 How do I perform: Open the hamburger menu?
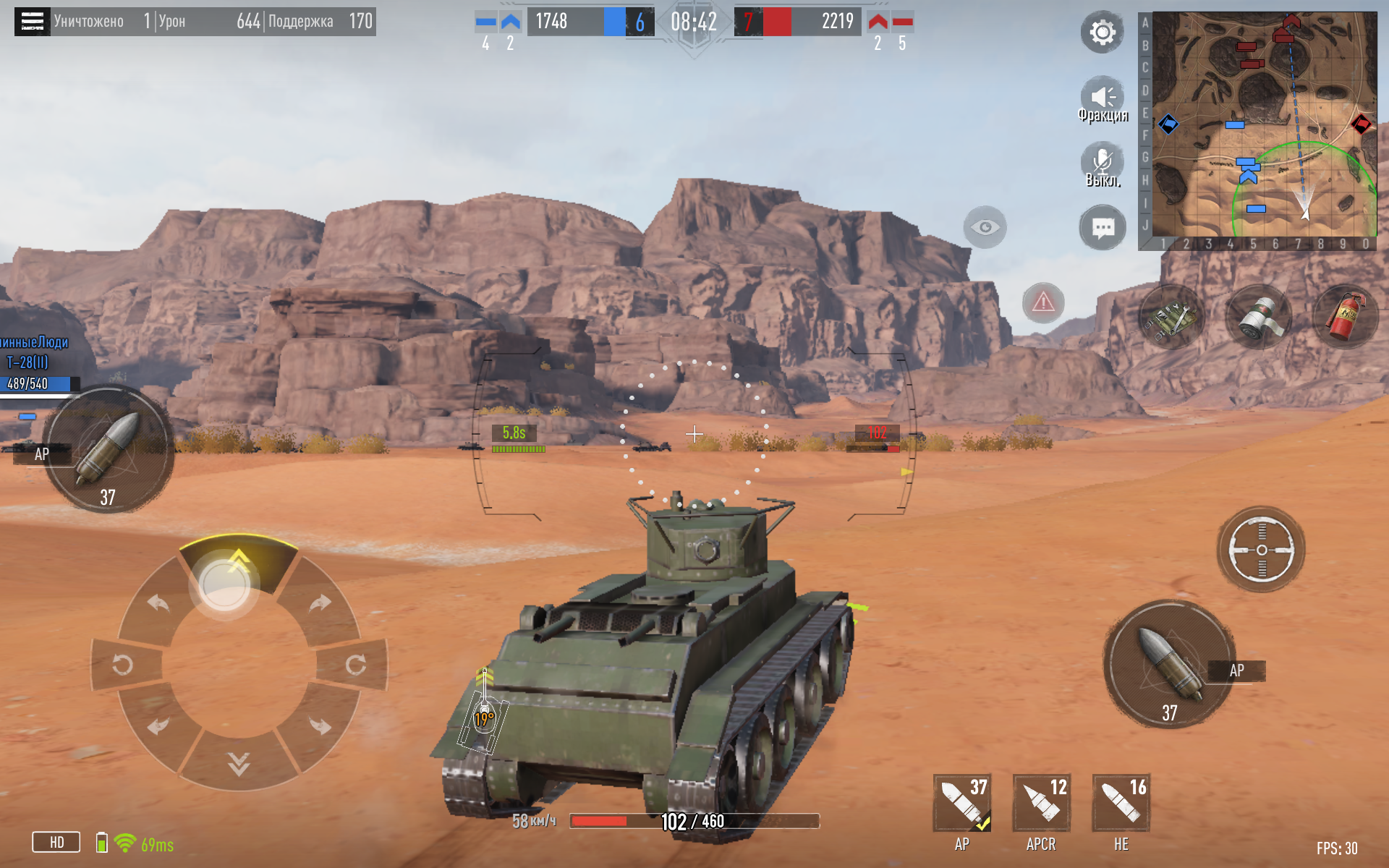click(32, 22)
